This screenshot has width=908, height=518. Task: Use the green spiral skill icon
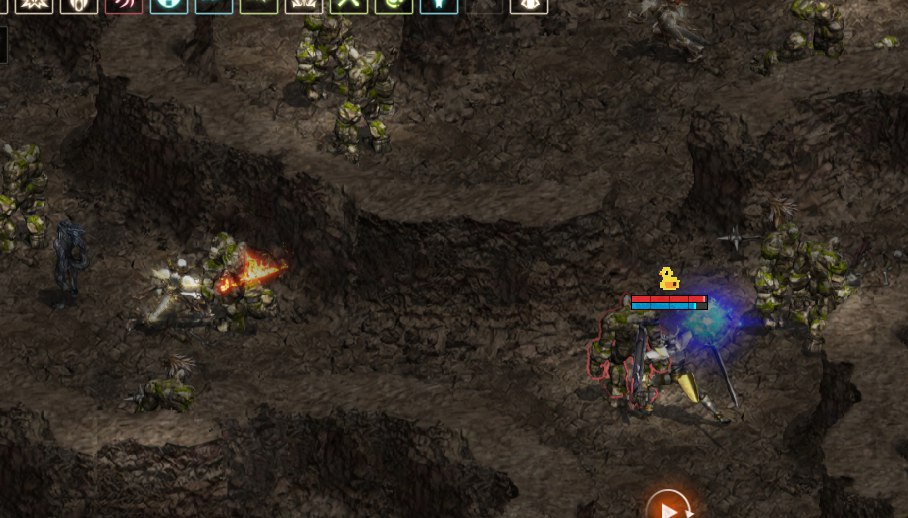pyautogui.click(x=393, y=5)
